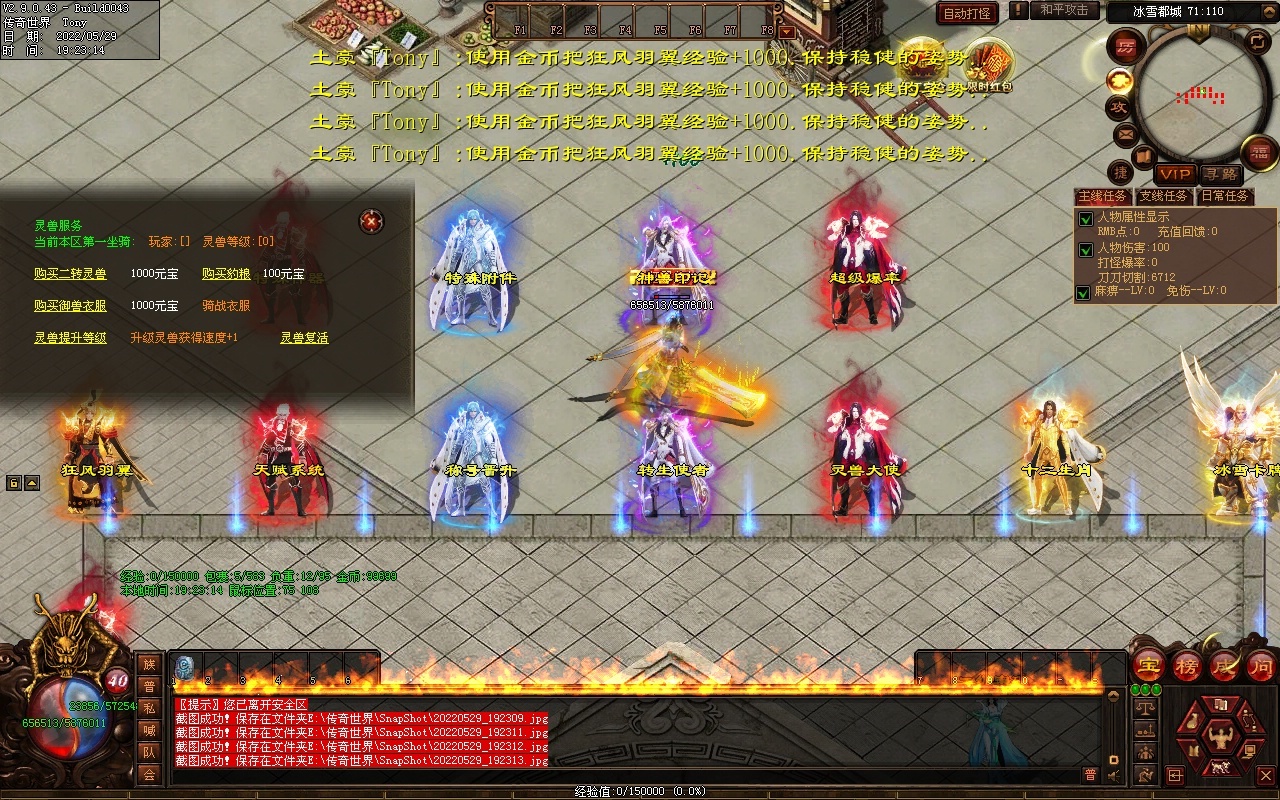Open the 榜 ranking button
The width and height of the screenshot is (1280, 800).
click(x=1187, y=665)
